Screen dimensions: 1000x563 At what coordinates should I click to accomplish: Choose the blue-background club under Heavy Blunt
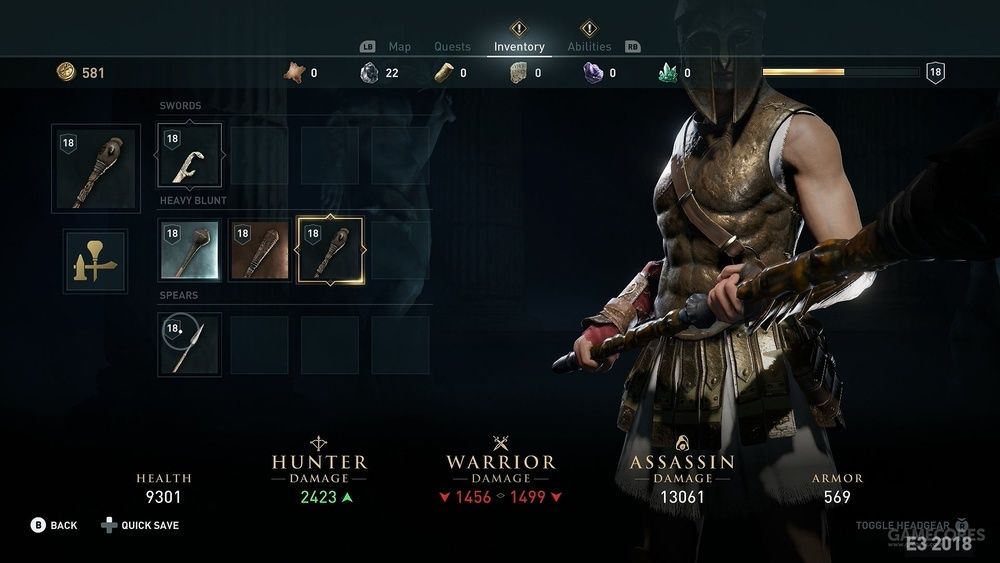click(190, 250)
